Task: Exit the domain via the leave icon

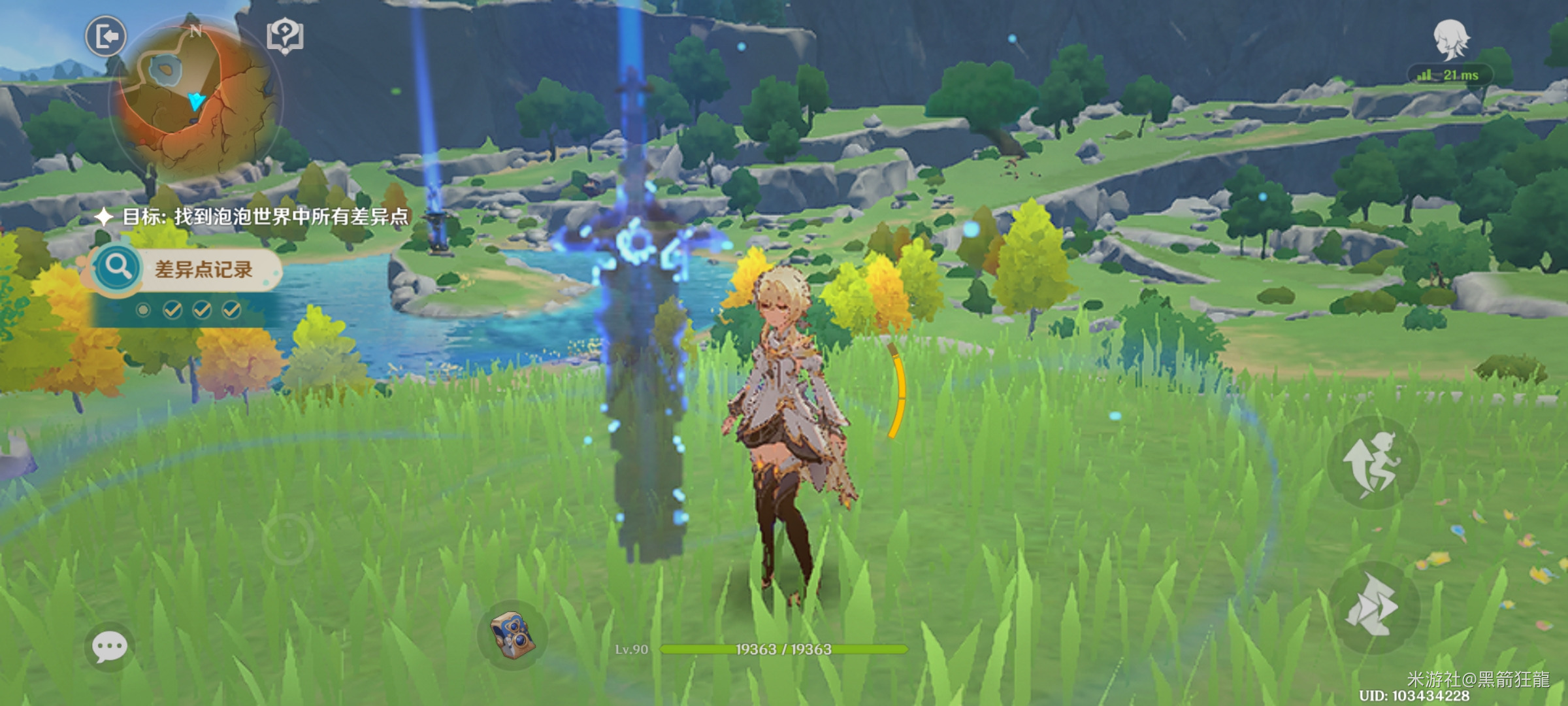Action: (106, 36)
